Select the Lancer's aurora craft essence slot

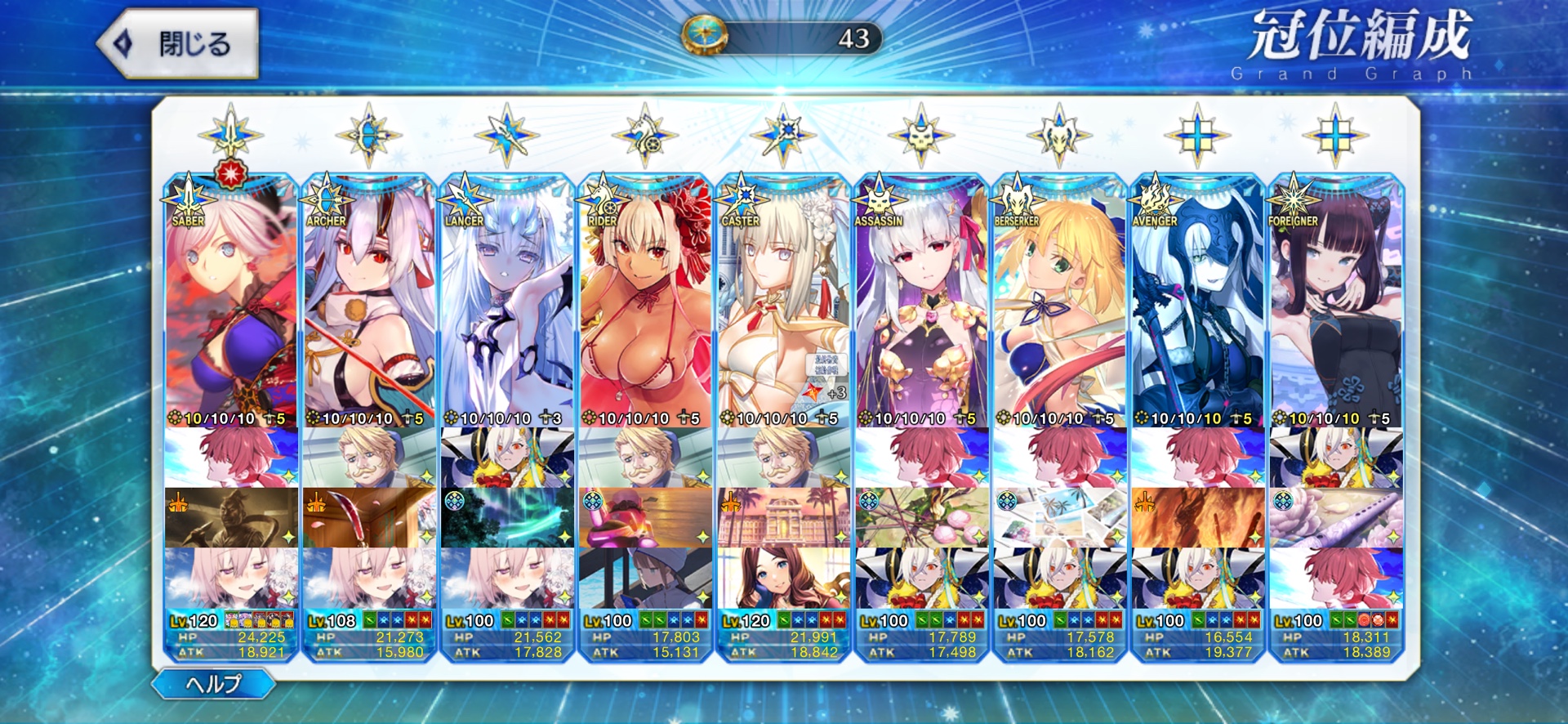[x=507, y=517]
